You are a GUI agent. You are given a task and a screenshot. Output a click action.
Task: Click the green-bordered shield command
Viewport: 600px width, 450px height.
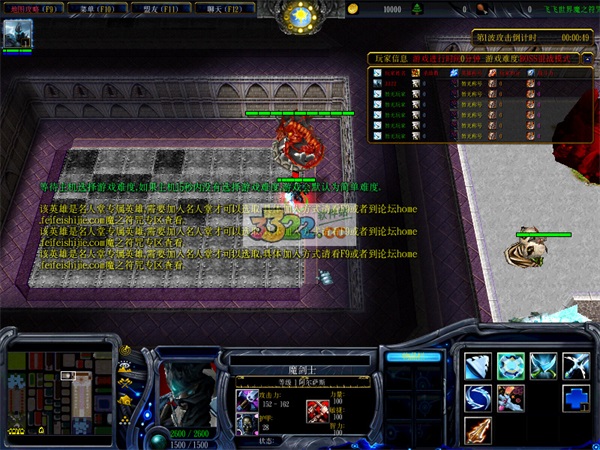(510, 366)
